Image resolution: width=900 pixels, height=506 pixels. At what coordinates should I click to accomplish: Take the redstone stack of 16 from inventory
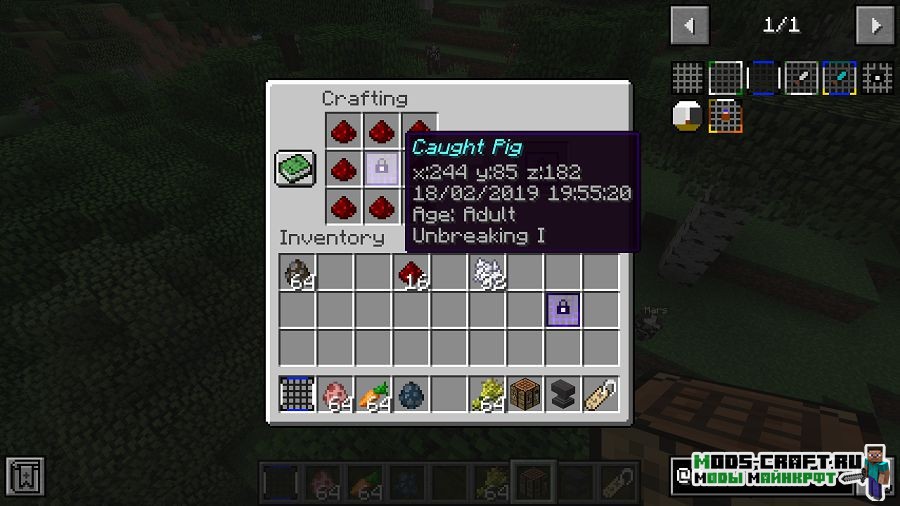(411, 272)
